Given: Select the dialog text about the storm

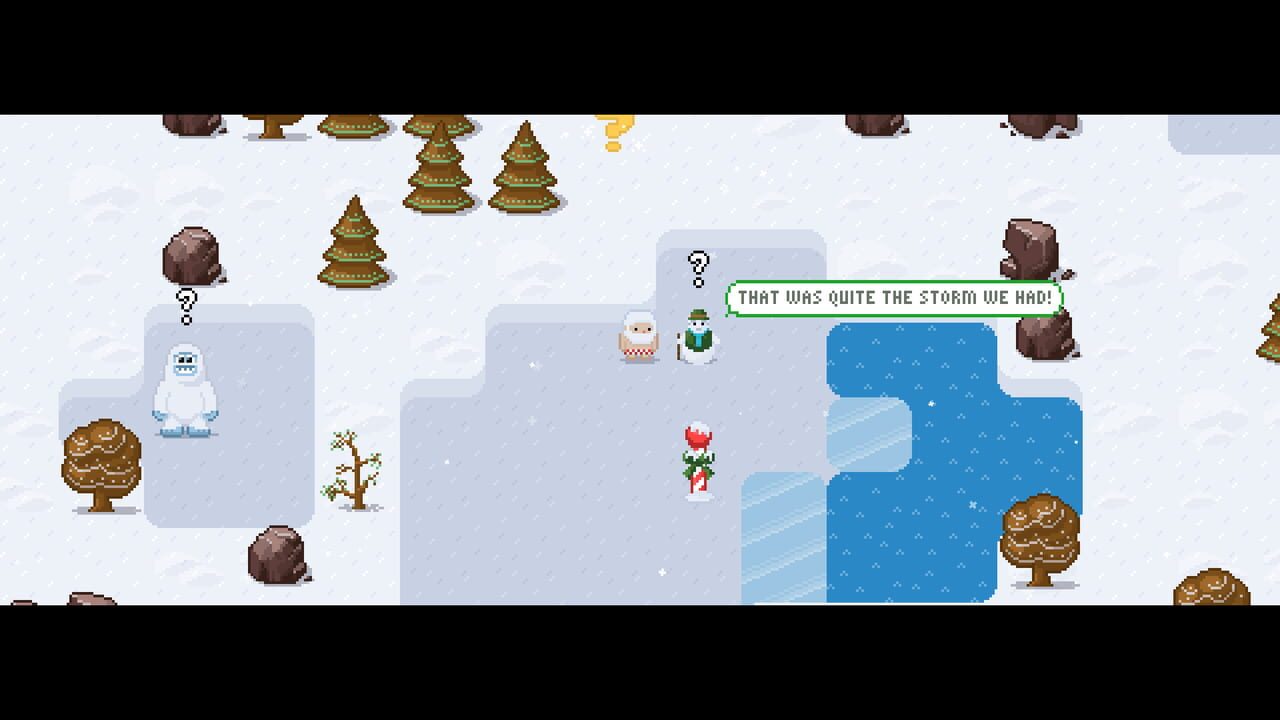Looking at the screenshot, I should tap(895, 297).
